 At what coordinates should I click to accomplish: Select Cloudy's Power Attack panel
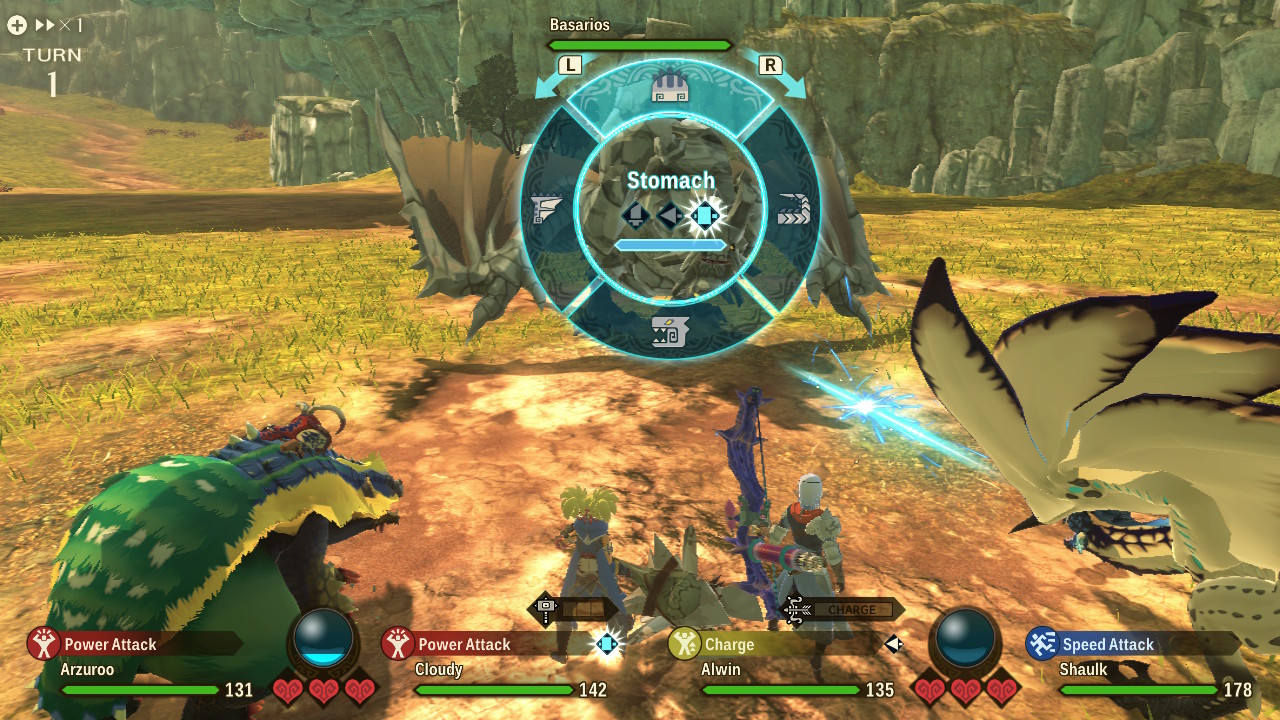pyautogui.click(x=486, y=644)
